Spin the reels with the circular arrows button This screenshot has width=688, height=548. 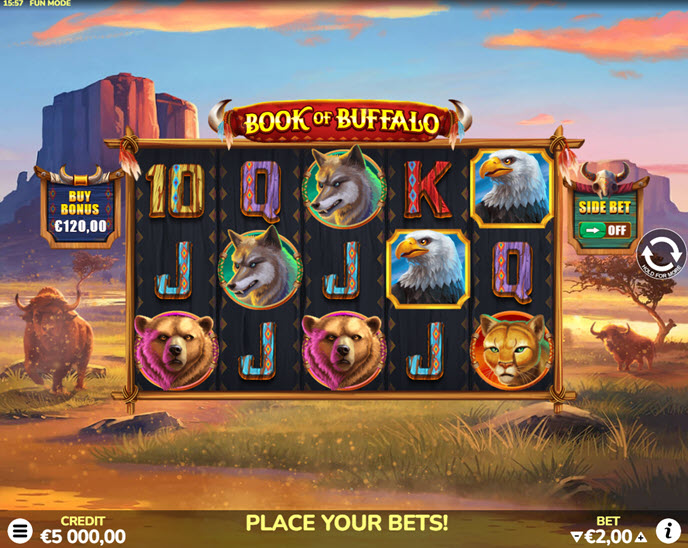pyautogui.click(x=661, y=253)
